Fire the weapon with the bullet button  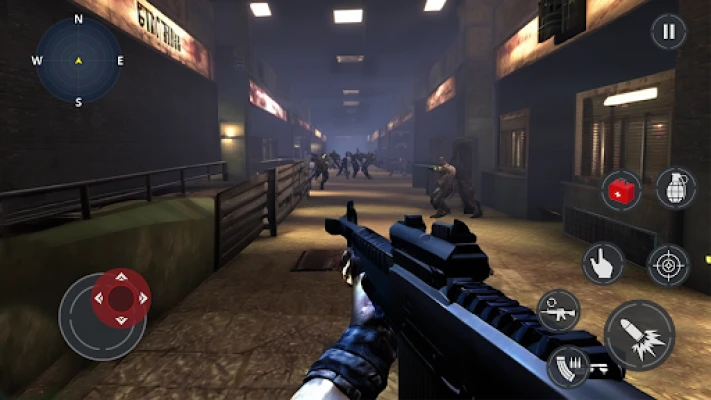(x=639, y=334)
